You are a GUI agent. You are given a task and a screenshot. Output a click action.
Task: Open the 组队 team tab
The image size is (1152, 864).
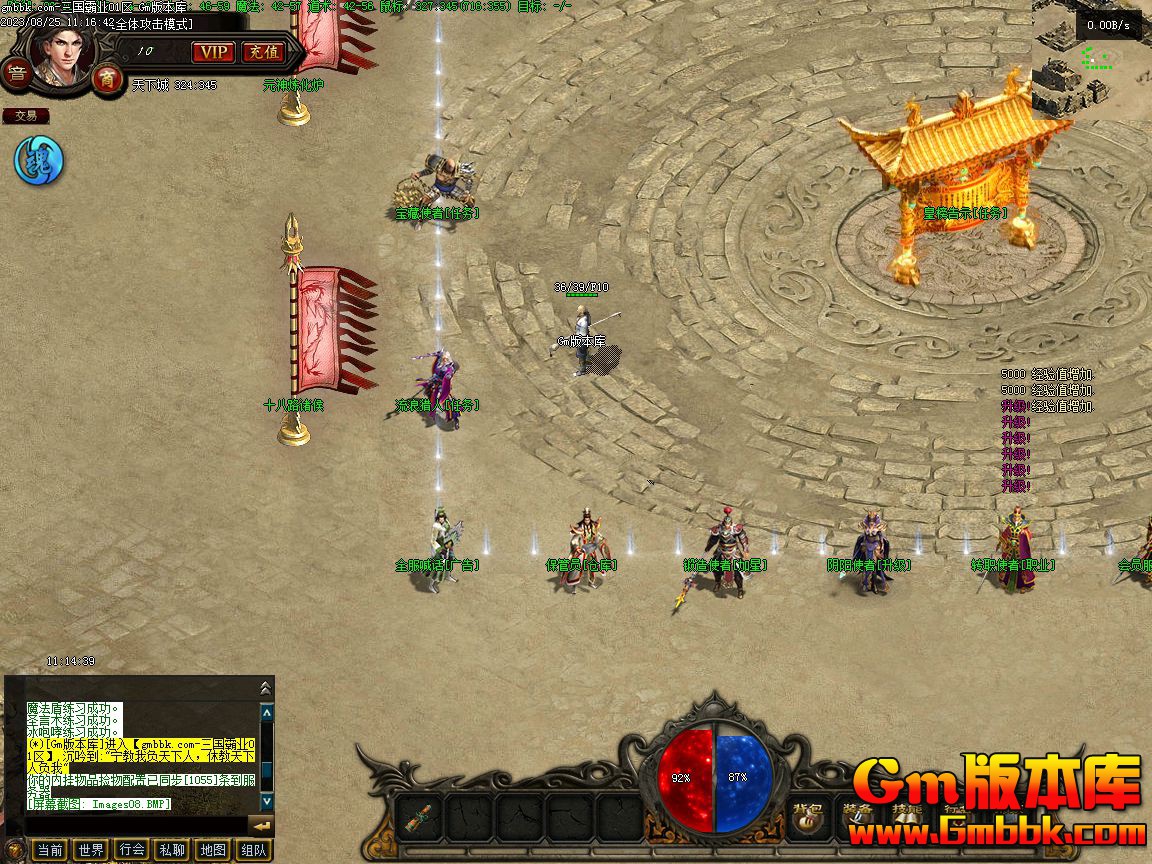click(x=254, y=850)
